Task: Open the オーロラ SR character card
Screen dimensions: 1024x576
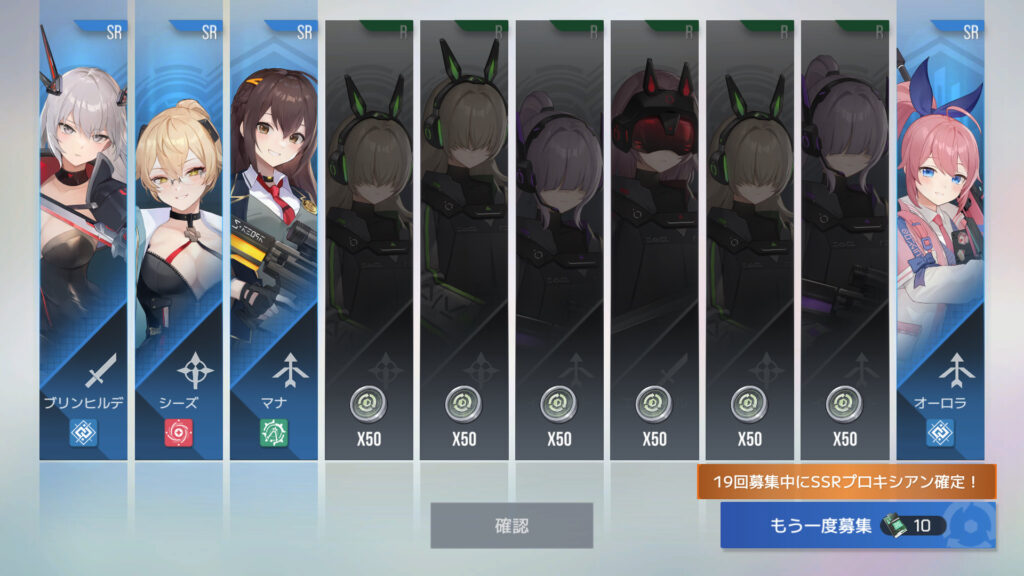Action: click(940, 240)
